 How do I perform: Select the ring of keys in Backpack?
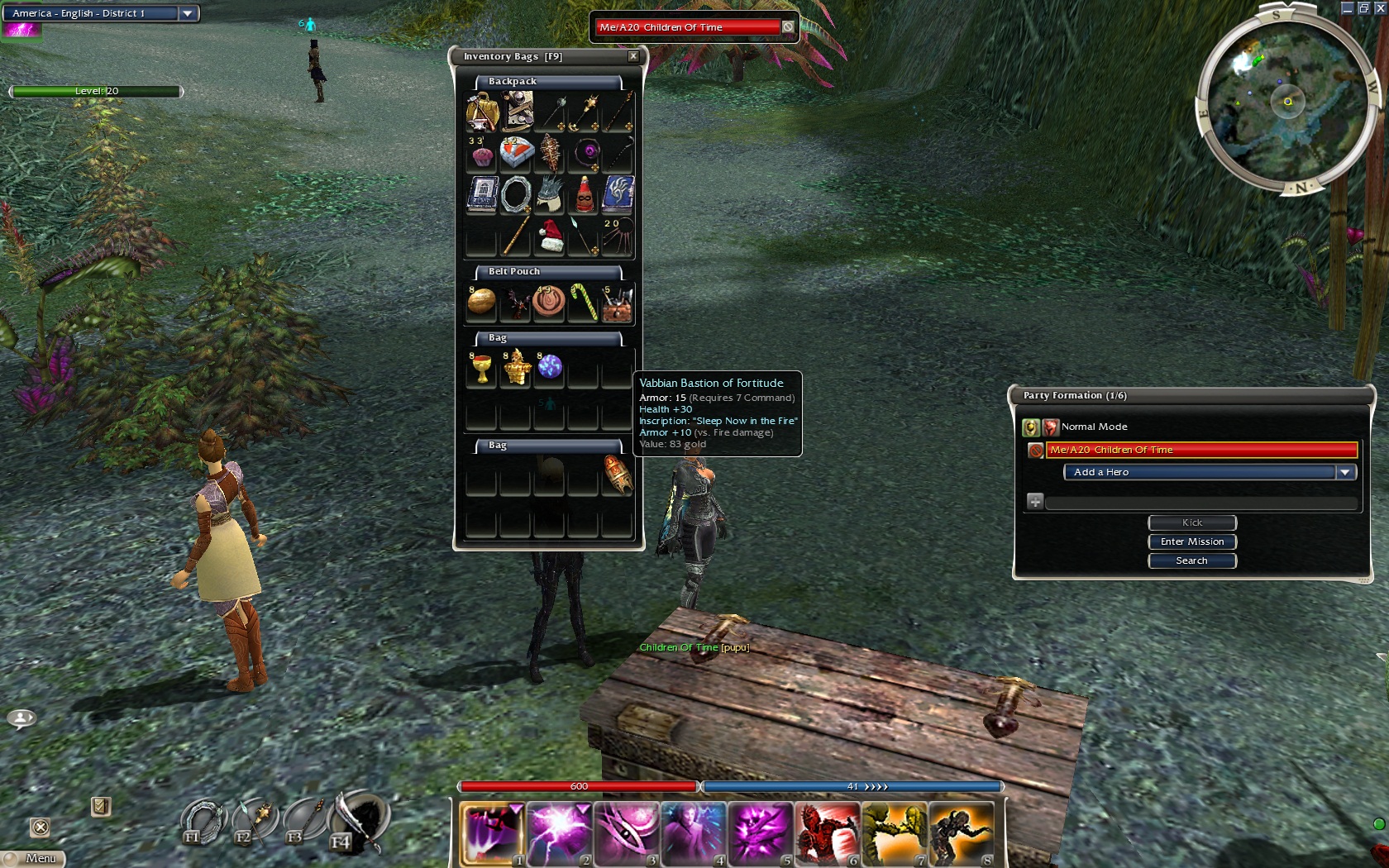[x=515, y=195]
